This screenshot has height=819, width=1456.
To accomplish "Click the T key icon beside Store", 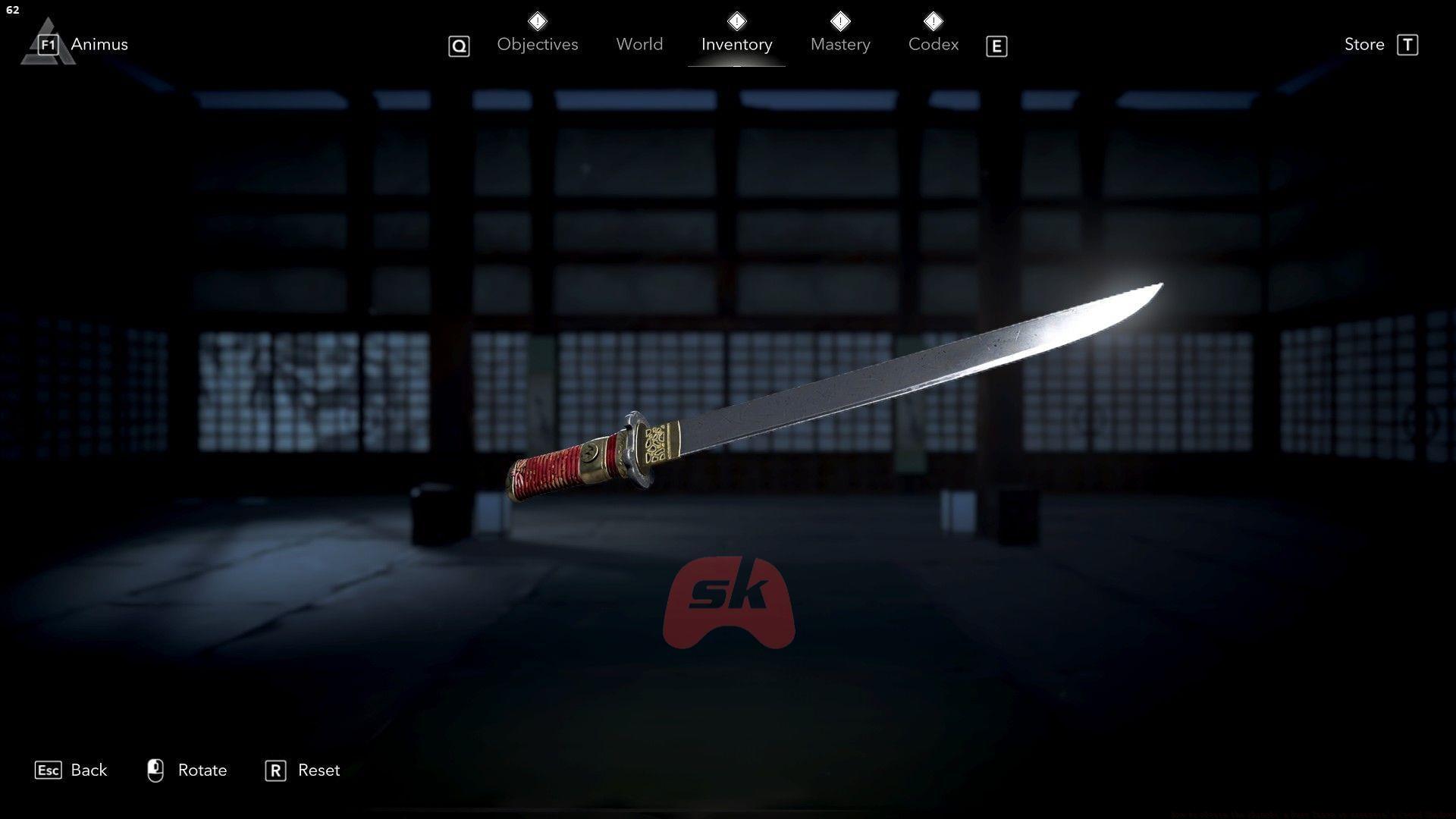I will coord(1409,45).
